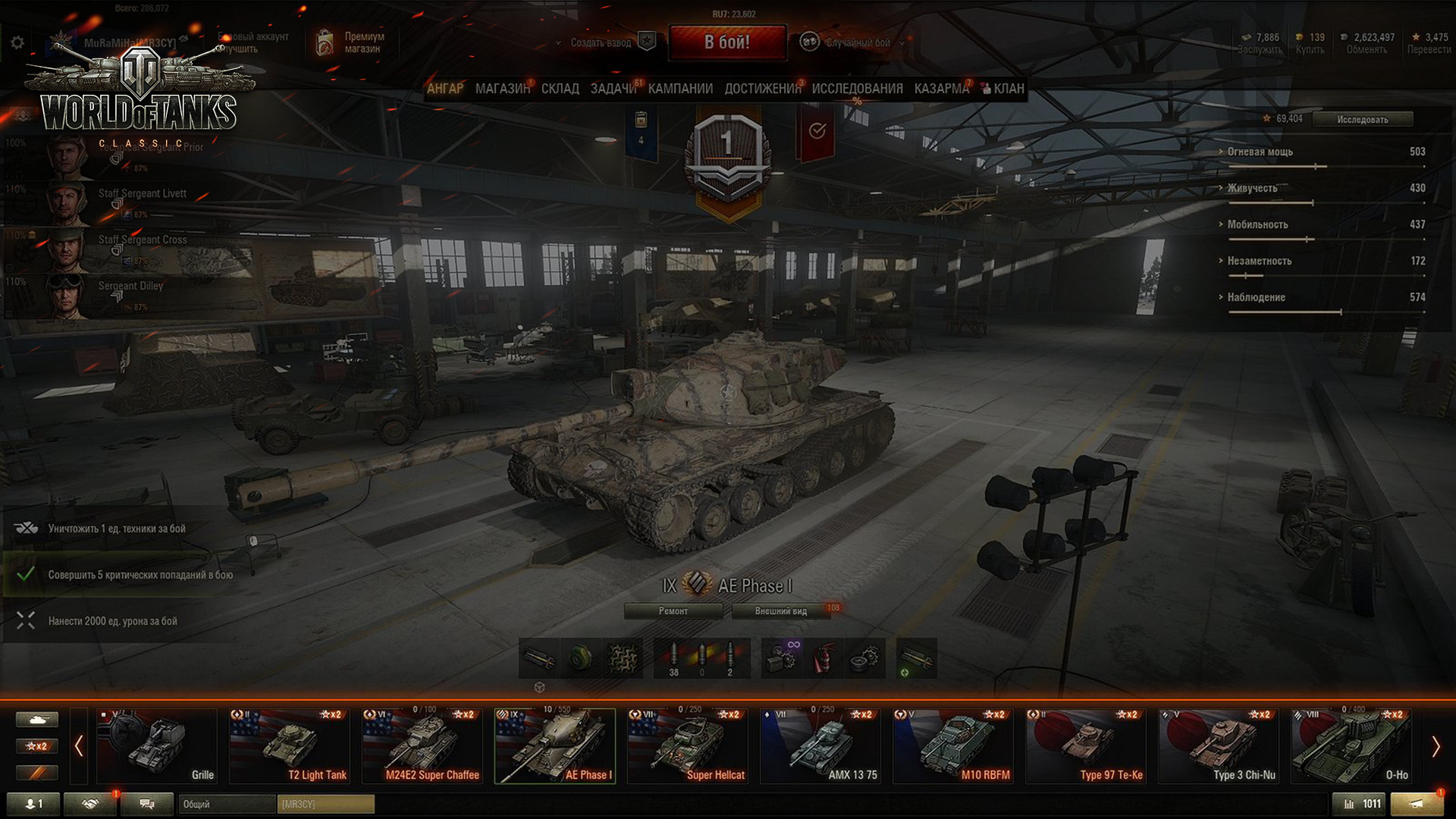1456x819 pixels.
Task: Open the settings gear icon
Action: [17, 42]
